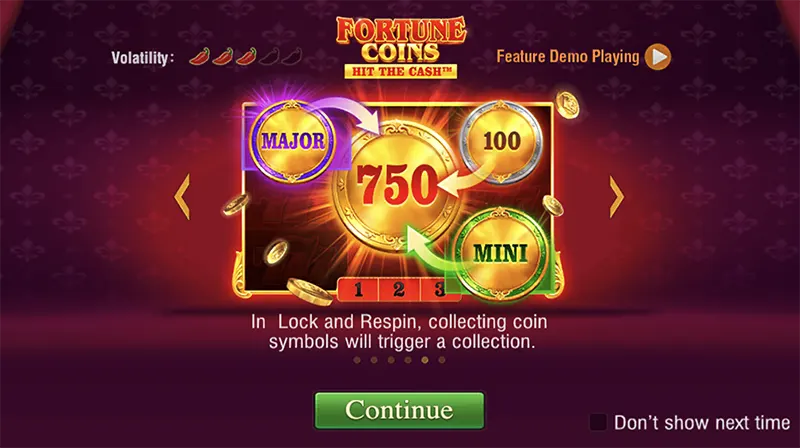Click the green Continue button
Image resolution: width=800 pixels, height=448 pixels.
coord(399,410)
